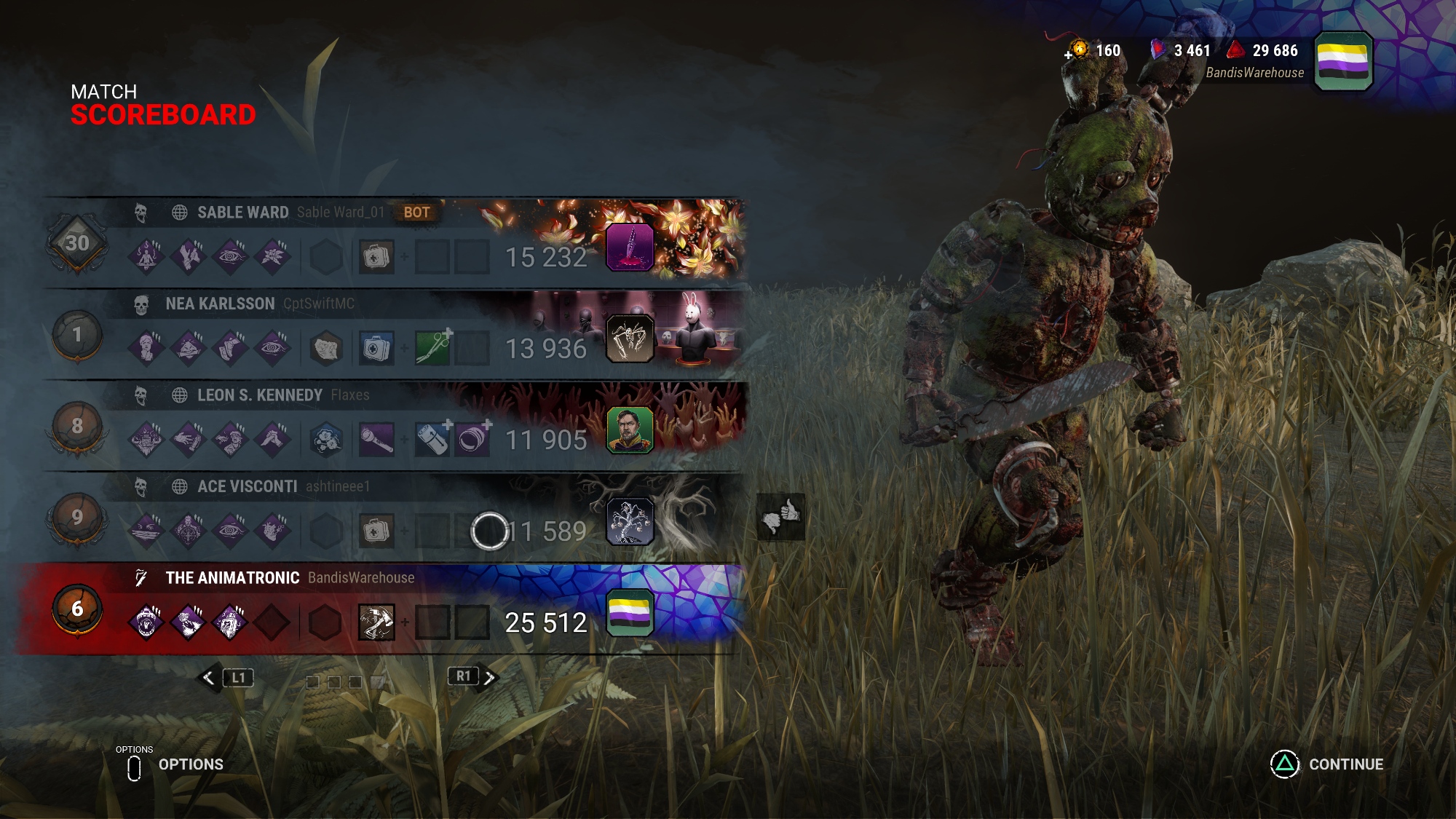The width and height of the screenshot is (1456, 819).
Task: Inspect Nea's green scissors add-on
Action: click(x=433, y=348)
